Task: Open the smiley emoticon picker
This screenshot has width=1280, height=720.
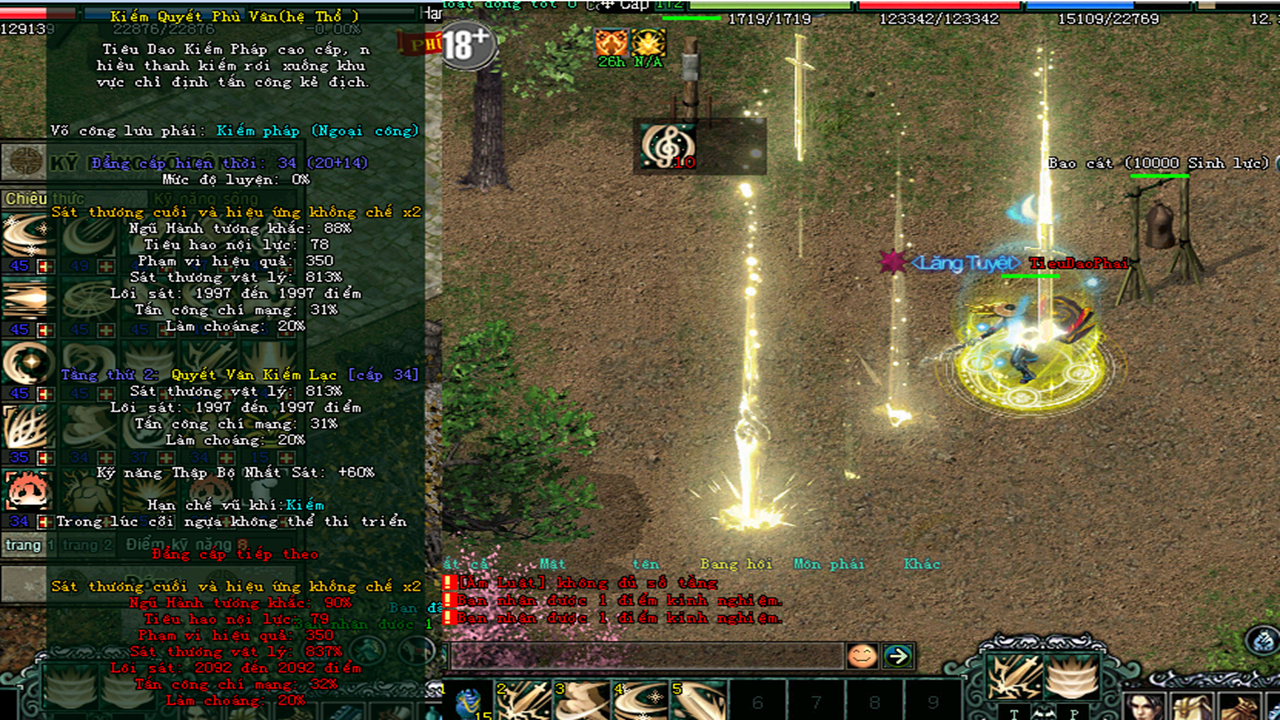Action: (x=861, y=656)
